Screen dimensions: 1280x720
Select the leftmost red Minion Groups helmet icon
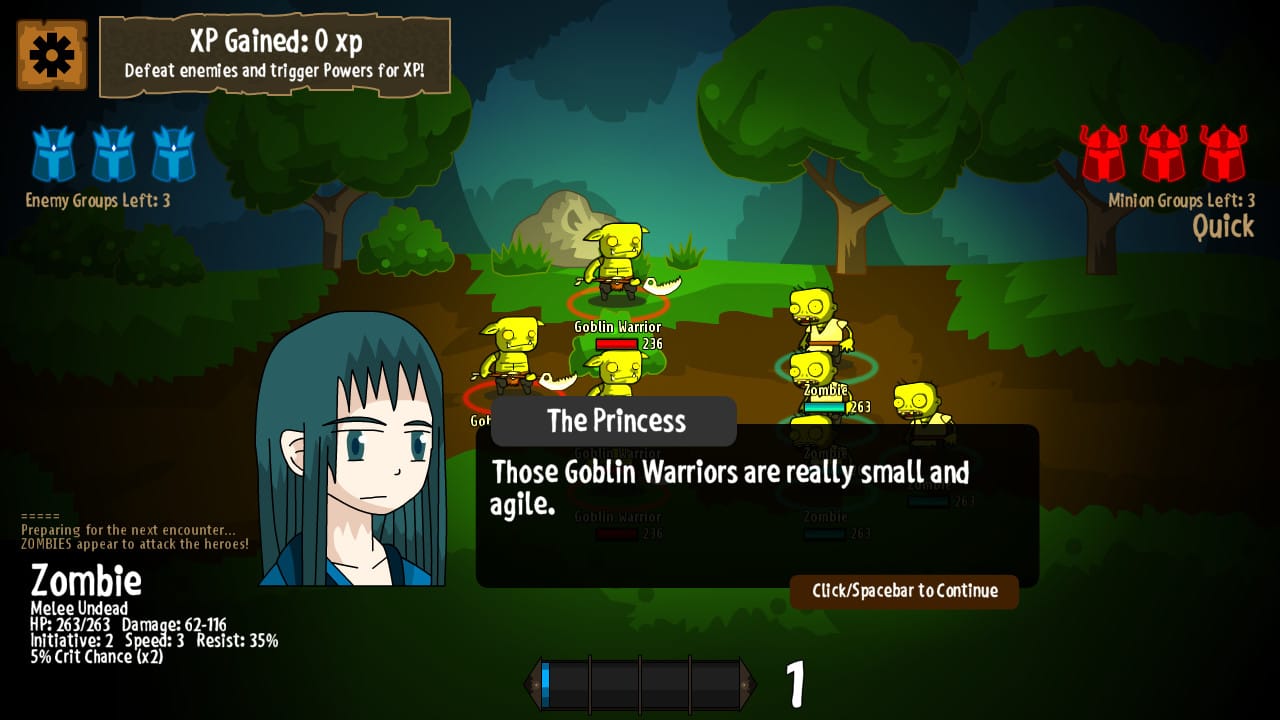1104,152
